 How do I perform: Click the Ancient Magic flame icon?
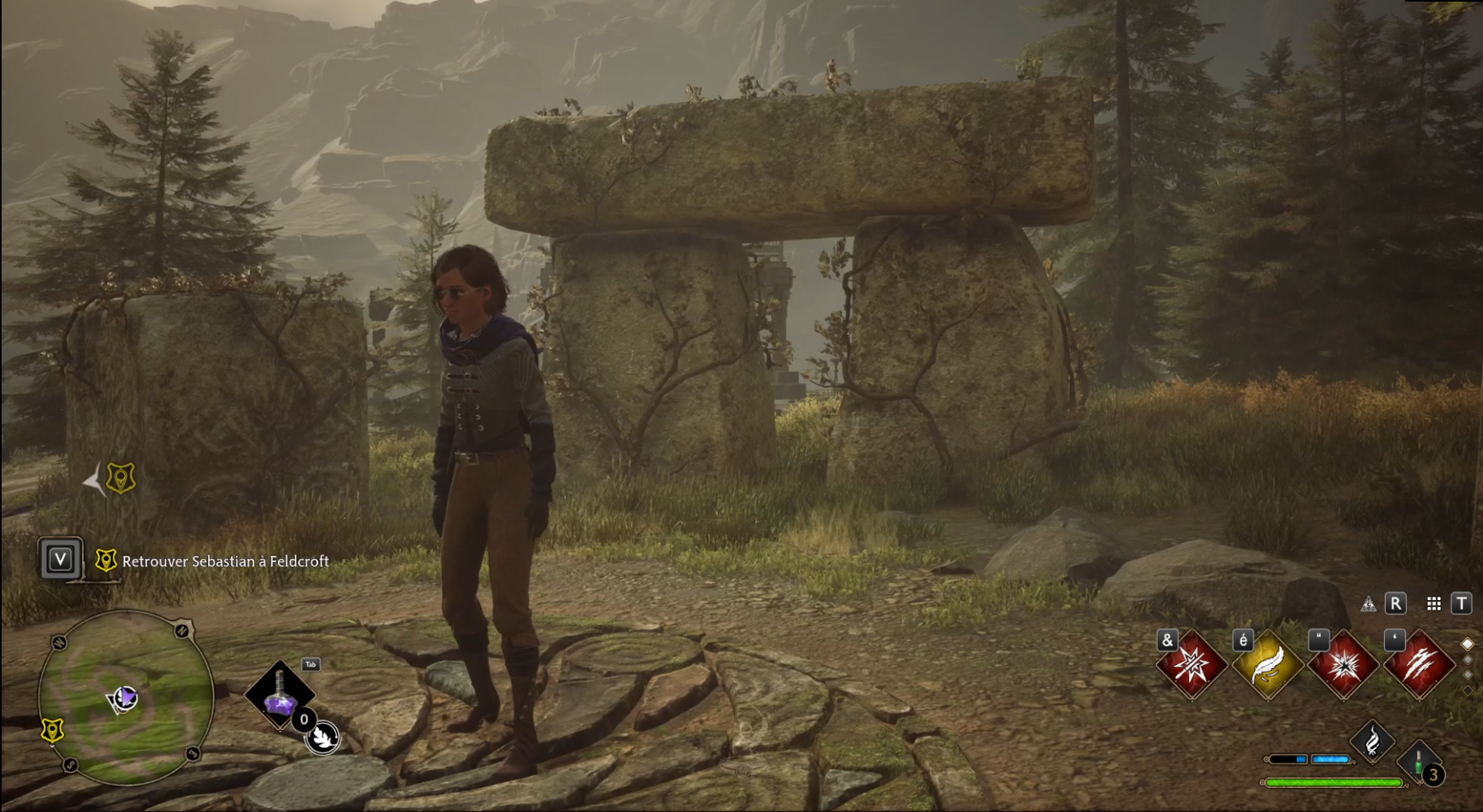(x=1372, y=740)
